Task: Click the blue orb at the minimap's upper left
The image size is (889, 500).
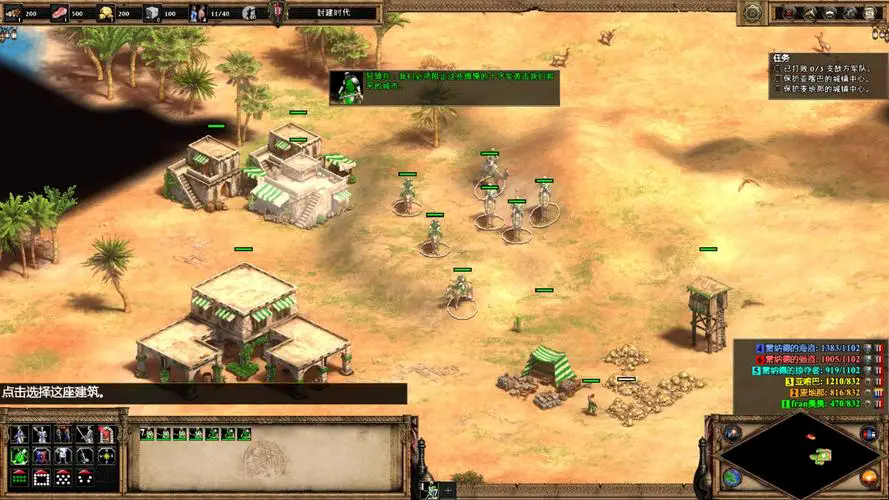Action: click(732, 432)
